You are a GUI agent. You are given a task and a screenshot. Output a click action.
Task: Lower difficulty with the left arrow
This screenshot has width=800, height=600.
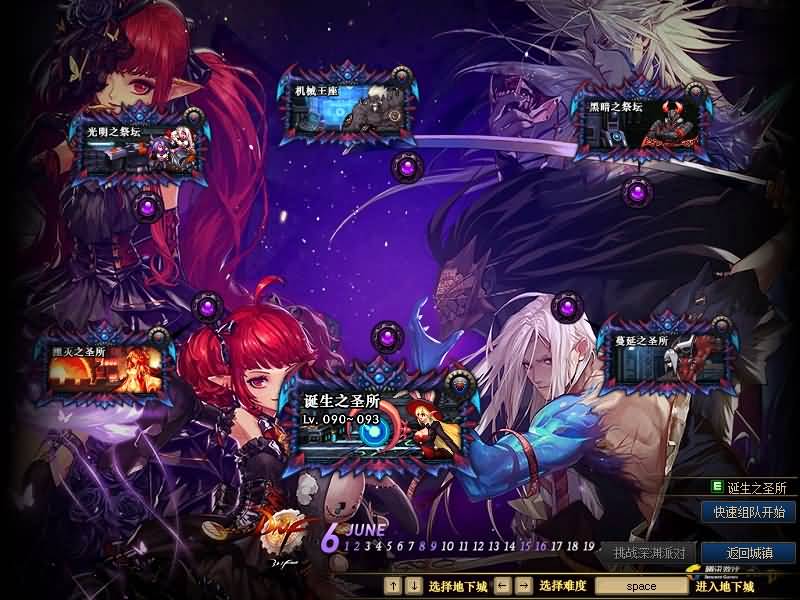[503, 585]
